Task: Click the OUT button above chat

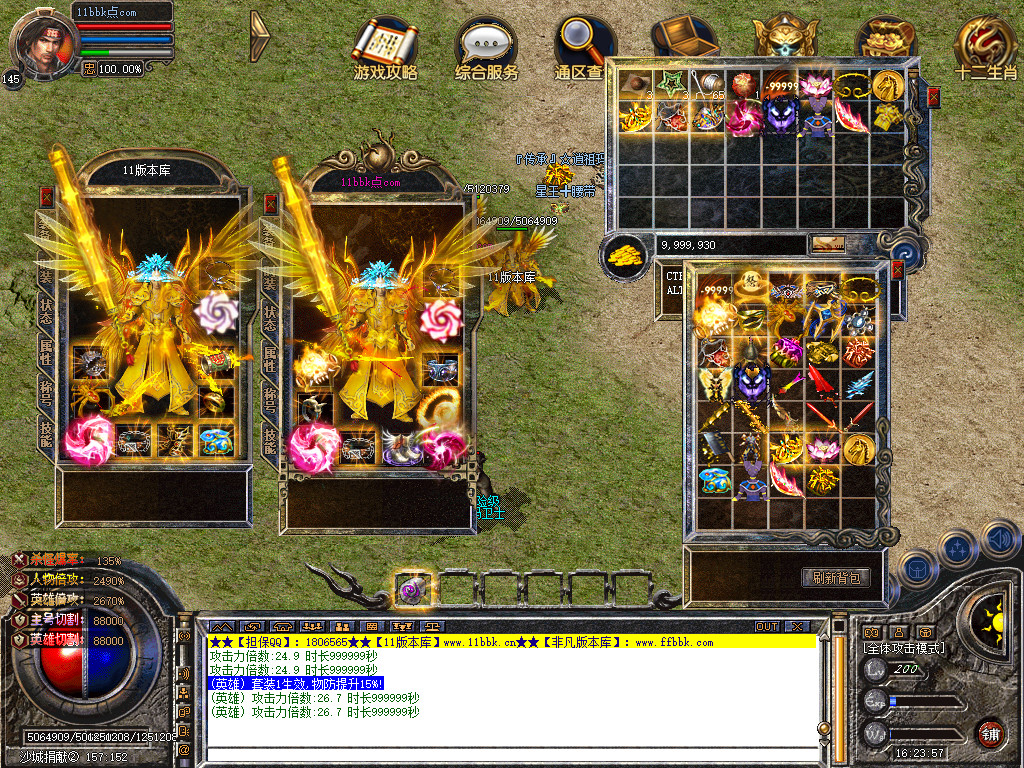Action: (767, 626)
